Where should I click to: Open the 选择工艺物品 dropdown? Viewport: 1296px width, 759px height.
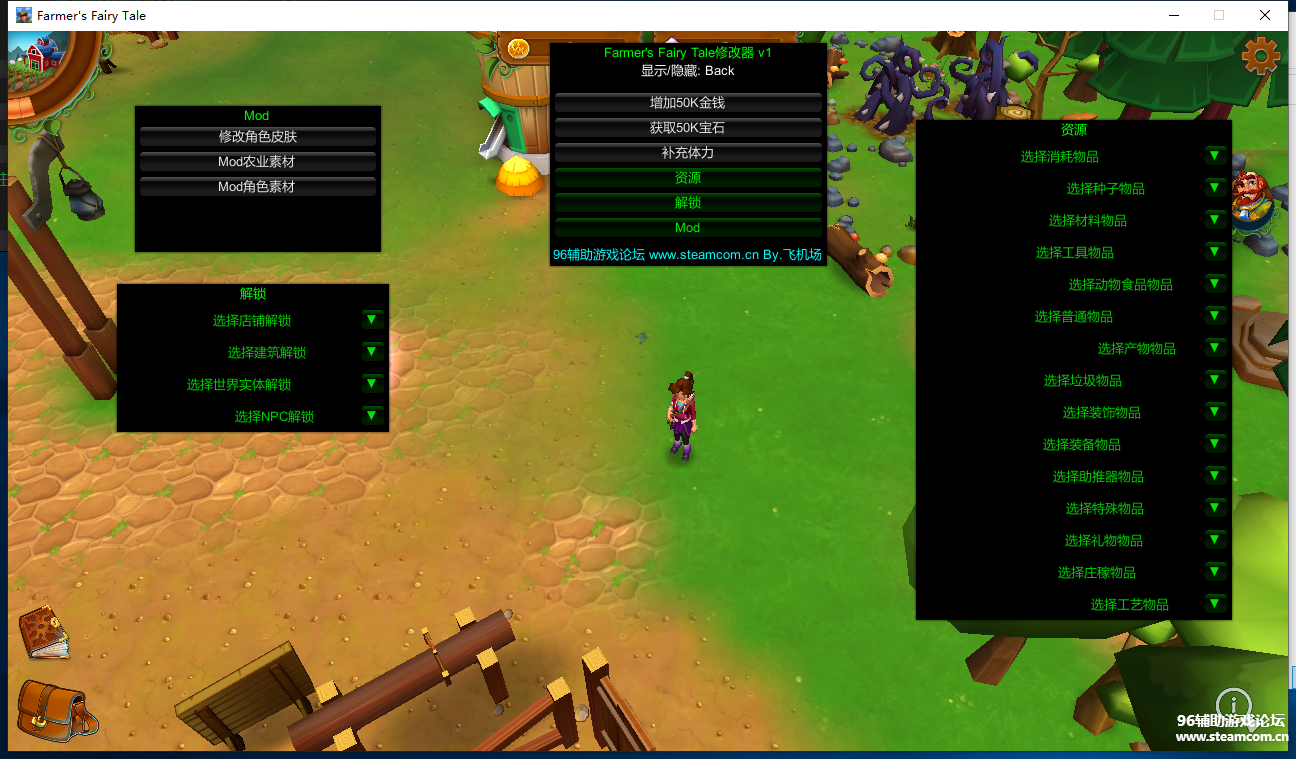1215,604
